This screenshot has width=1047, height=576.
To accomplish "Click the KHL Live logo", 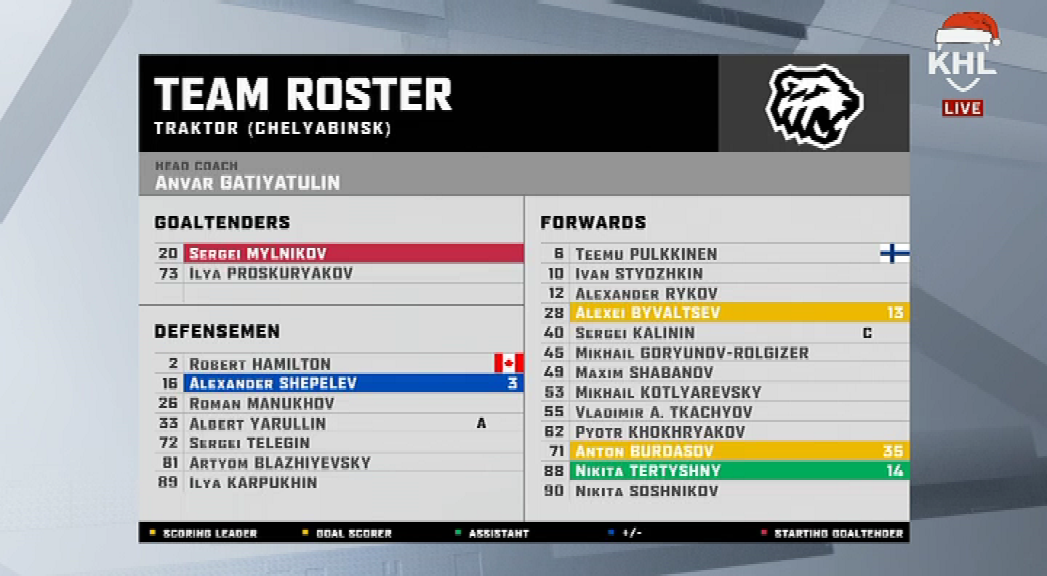I will 962,65.
